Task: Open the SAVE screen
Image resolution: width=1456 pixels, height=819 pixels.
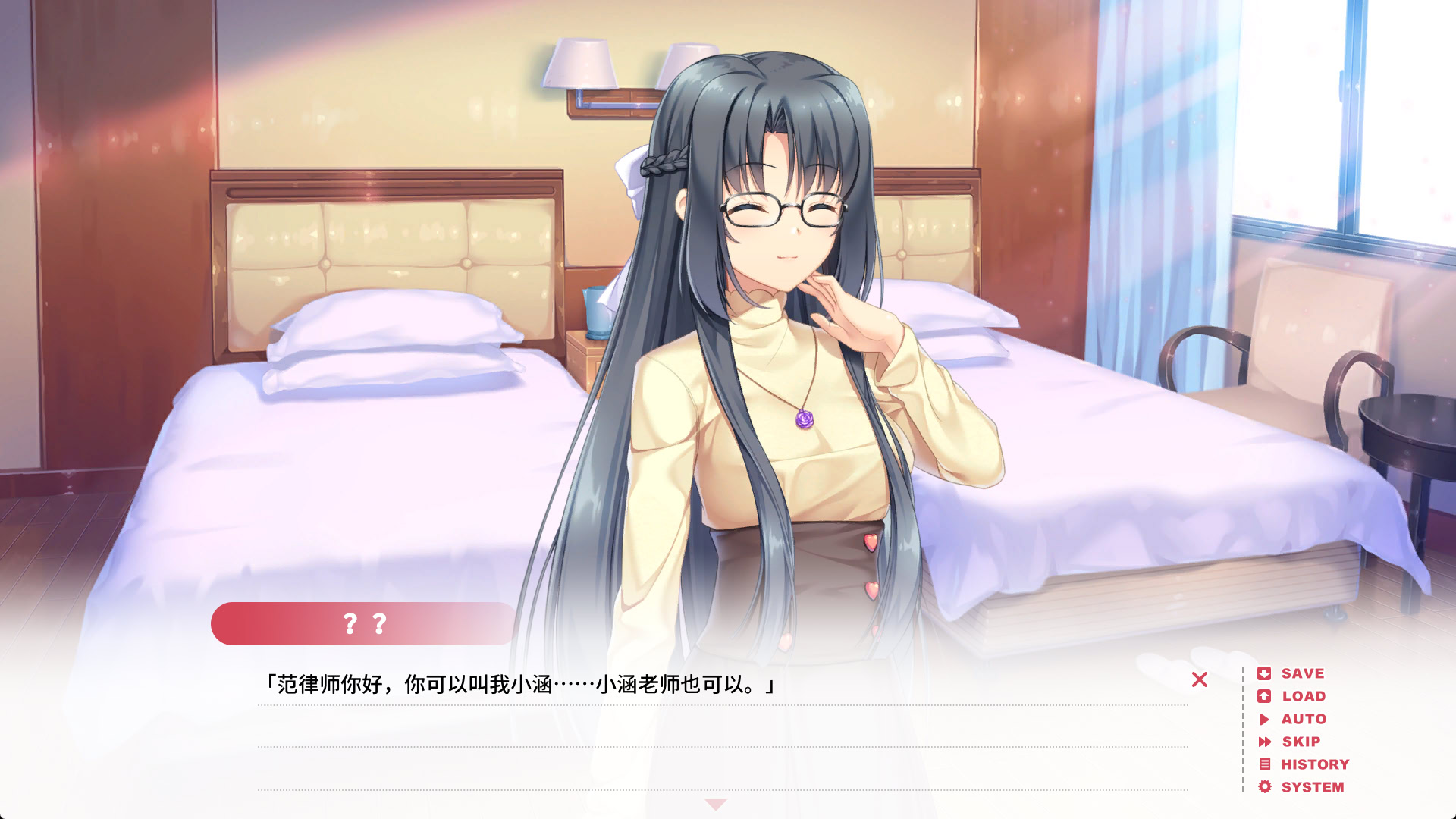Action: (1301, 673)
